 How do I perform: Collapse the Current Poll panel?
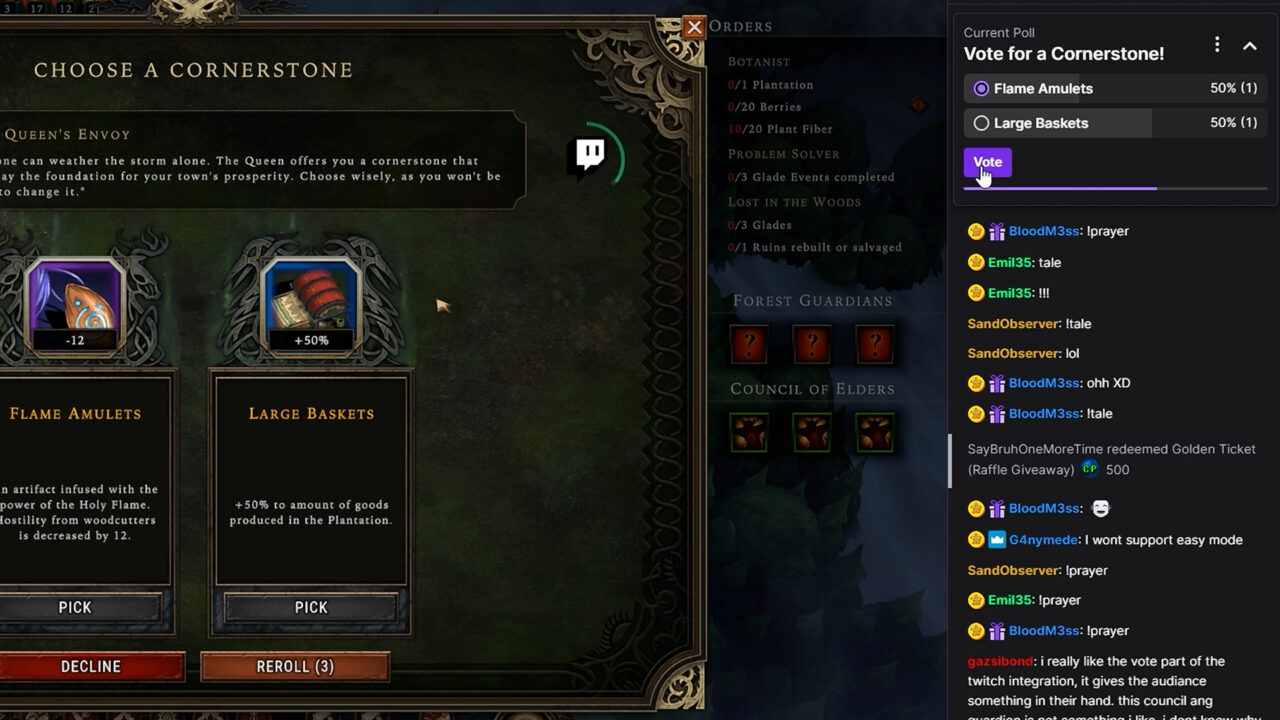[x=1249, y=46]
